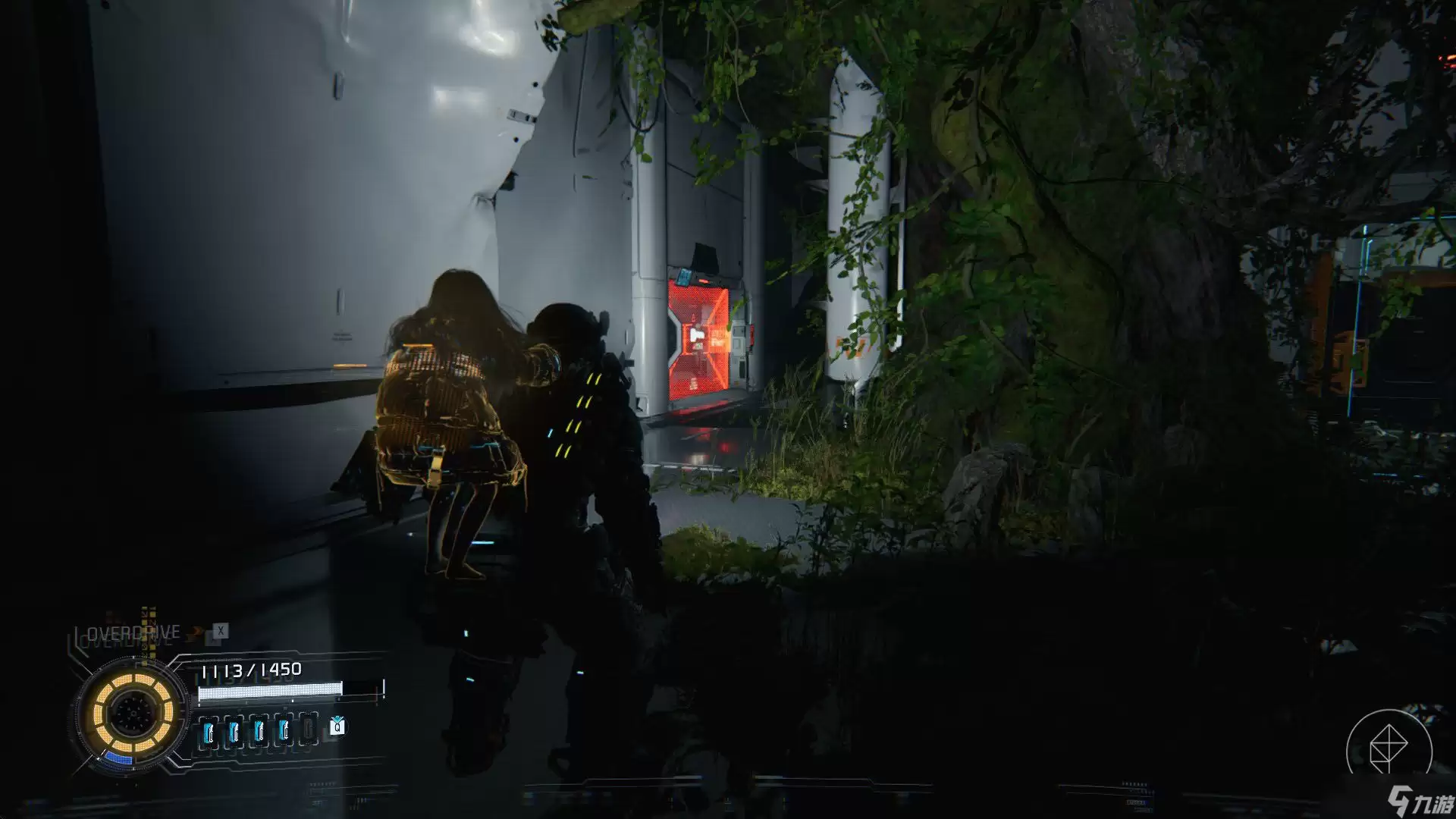Select the empty dark repair cartridge slot
The height and width of the screenshot is (819, 1456).
pyautogui.click(x=308, y=730)
